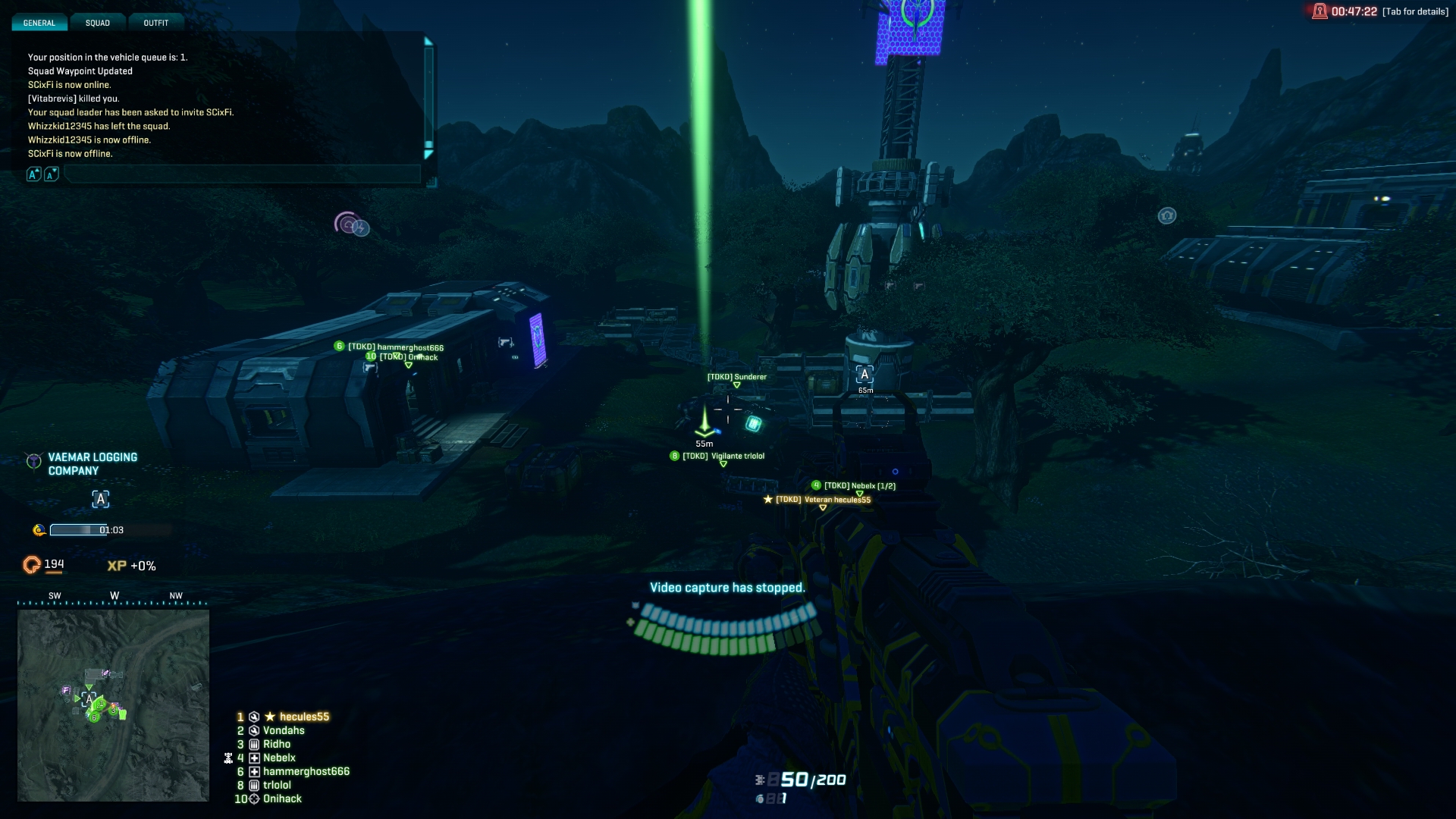This screenshot has height=819, width=1456.
Task: Choose Ridho from the squad list
Action: [277, 744]
